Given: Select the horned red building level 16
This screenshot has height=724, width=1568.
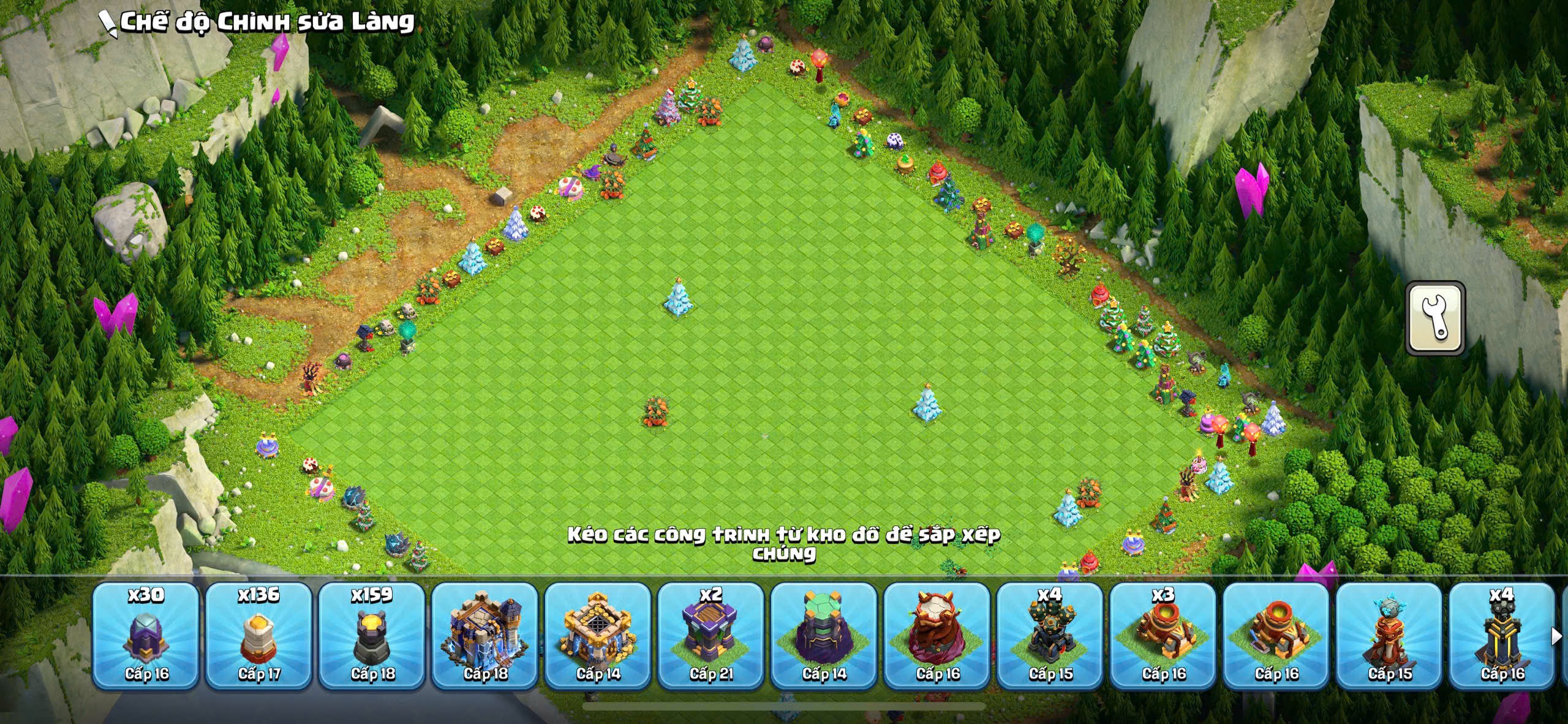Looking at the screenshot, I should [937, 636].
